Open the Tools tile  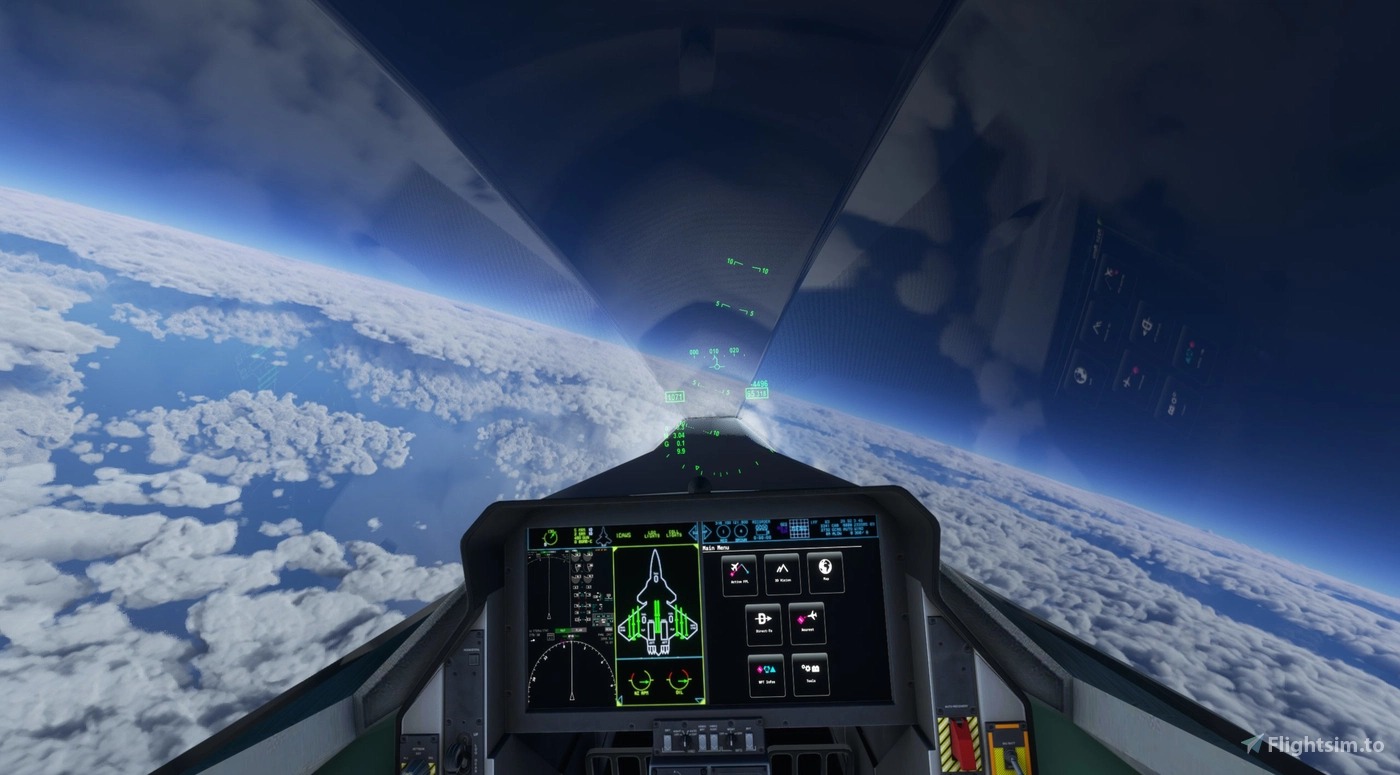coord(811,675)
